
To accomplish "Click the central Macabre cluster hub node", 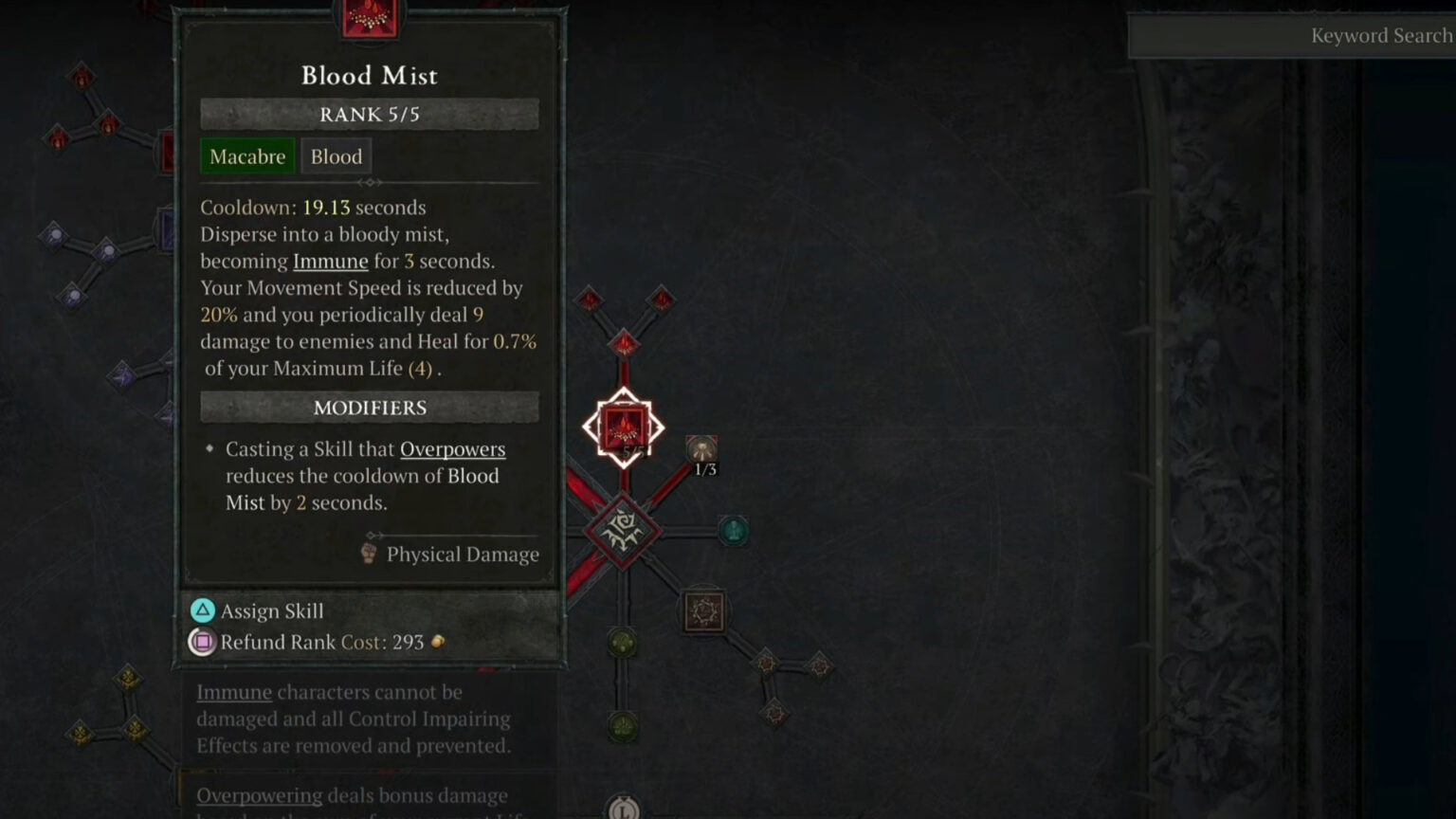I will [621, 531].
